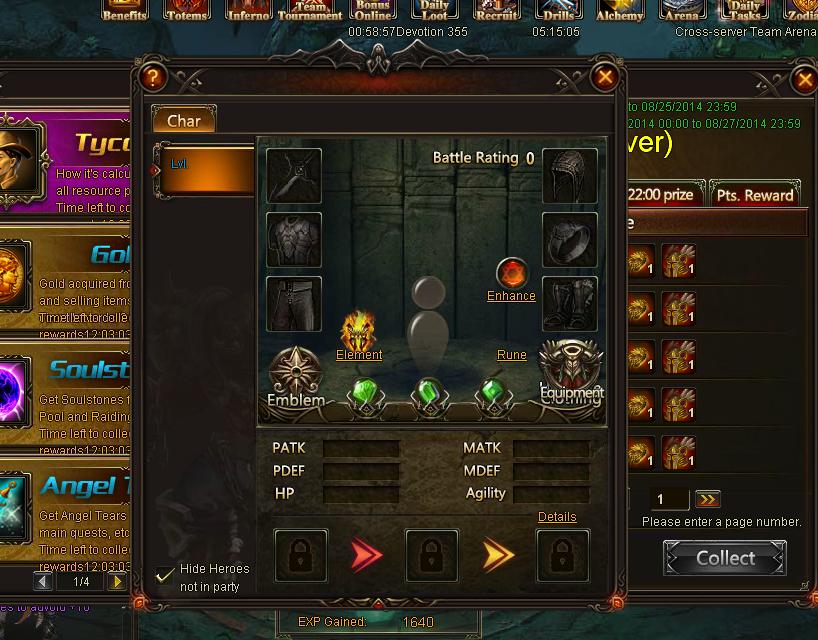The width and height of the screenshot is (818, 640).
Task: Enter a page number in the field
Action: point(669,499)
